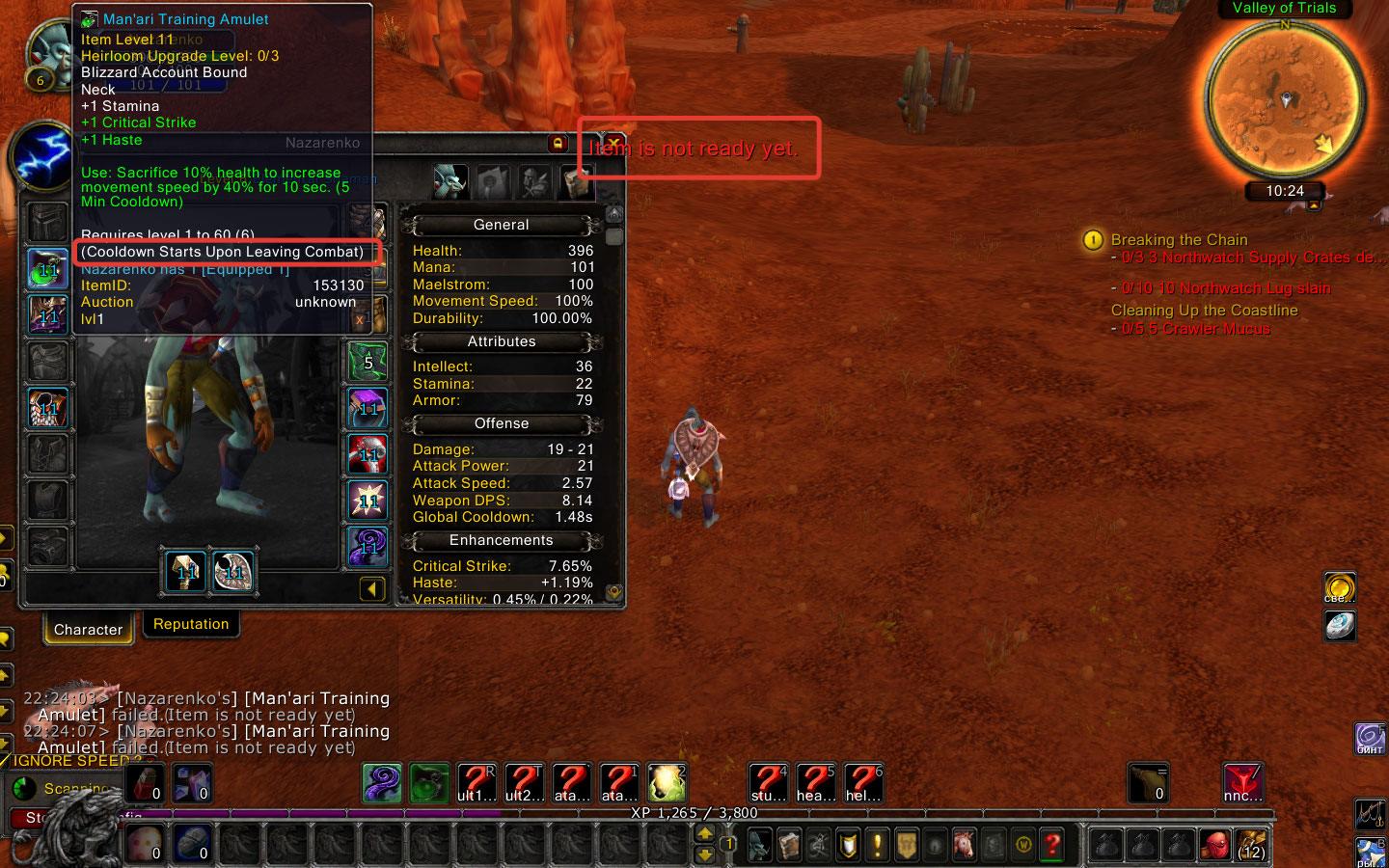1389x868 pixels.
Task: Activate the purple swirl ability
Action: 382,783
